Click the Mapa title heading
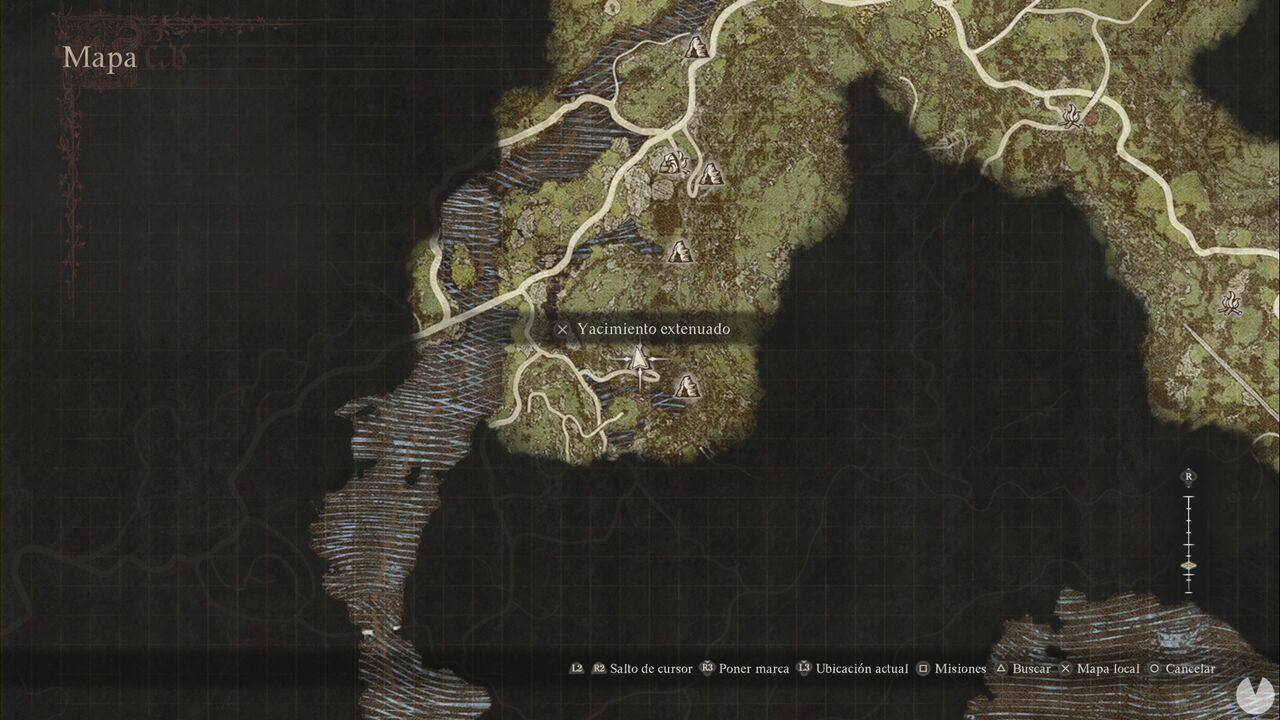Image resolution: width=1280 pixels, height=720 pixels. 100,57
